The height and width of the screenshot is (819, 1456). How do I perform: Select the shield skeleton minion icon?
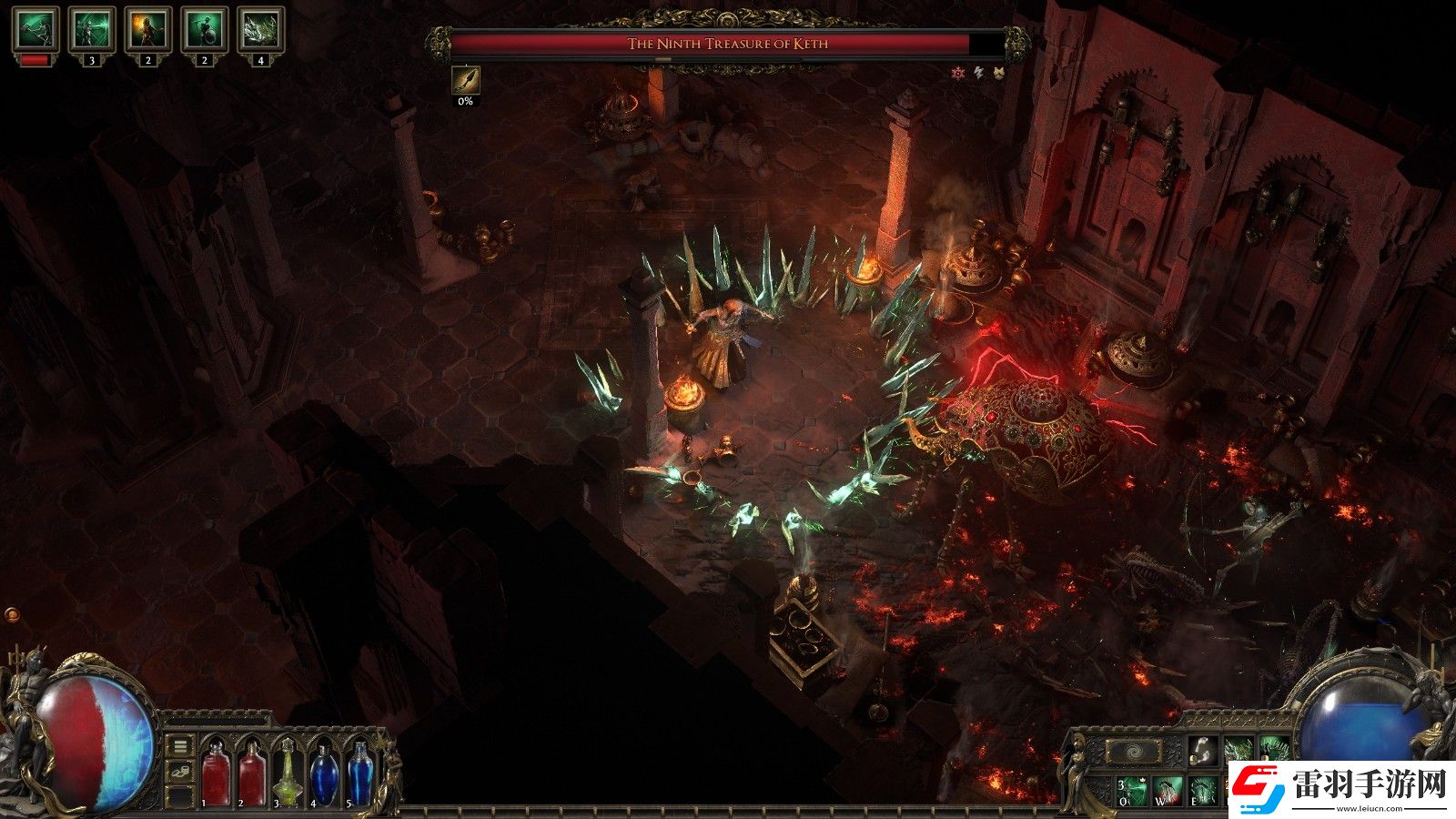205,31
